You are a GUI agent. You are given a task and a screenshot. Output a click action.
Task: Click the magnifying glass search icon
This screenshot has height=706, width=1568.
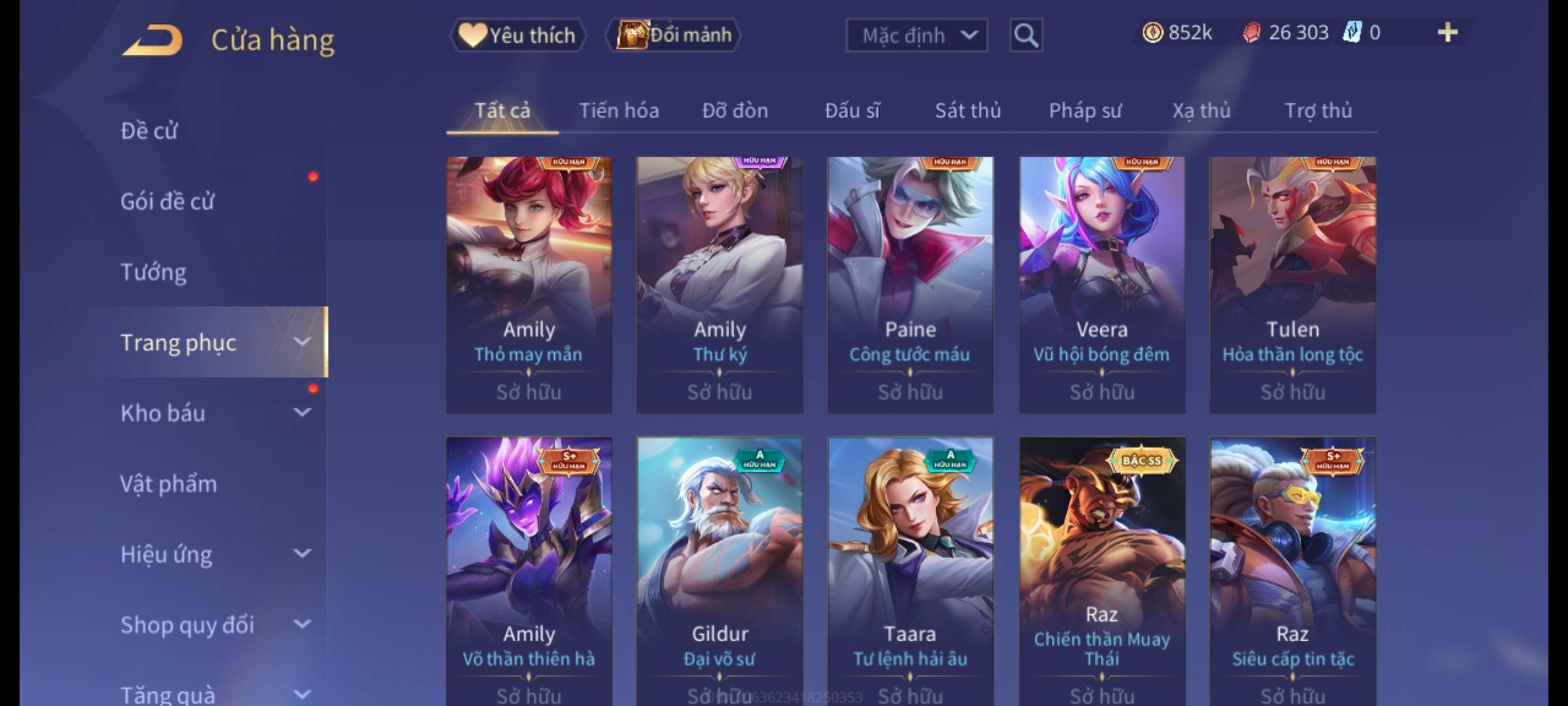coord(1026,35)
